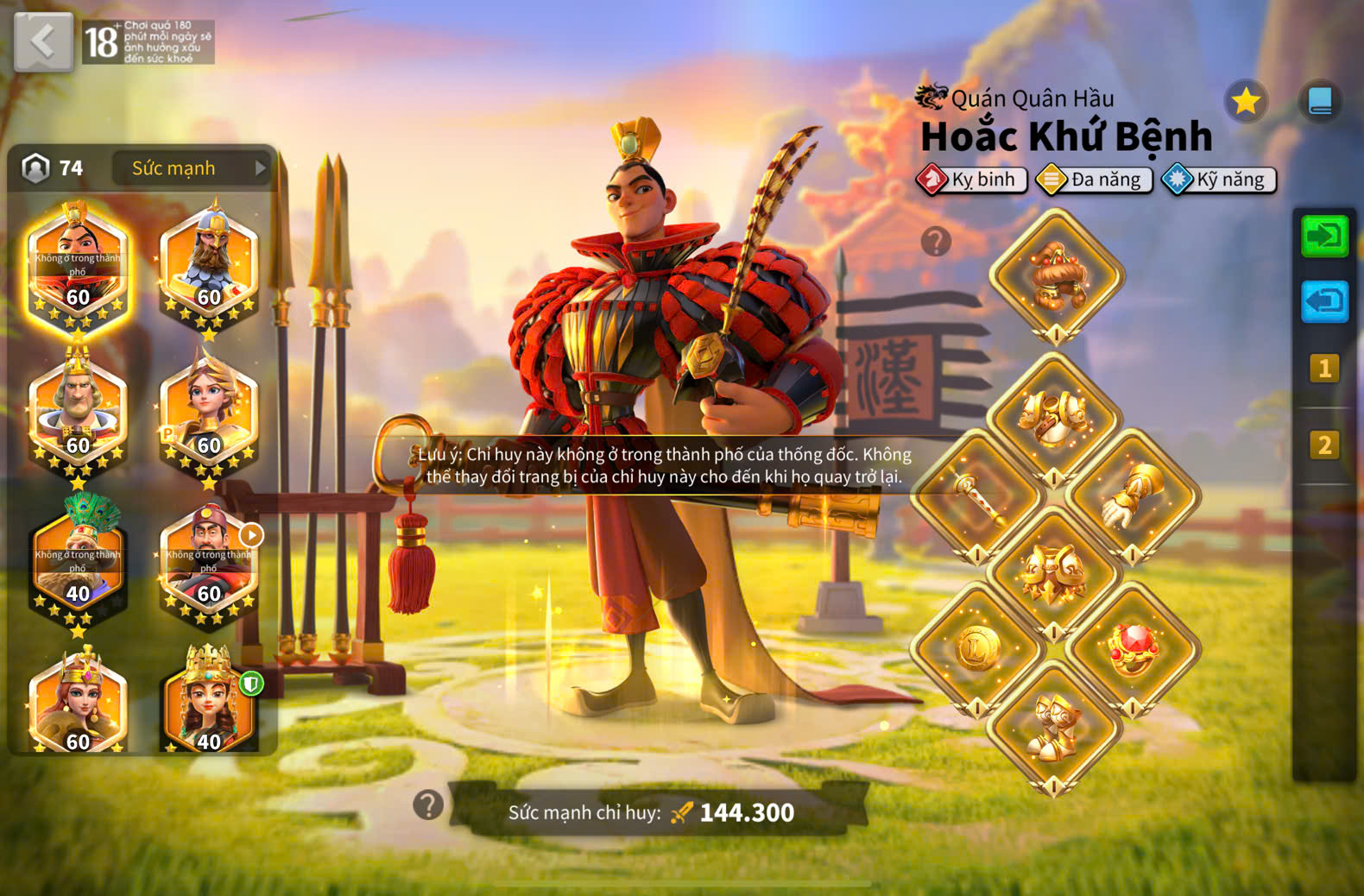
Task: Select the weapon staff equipment slot
Action: 977,498
